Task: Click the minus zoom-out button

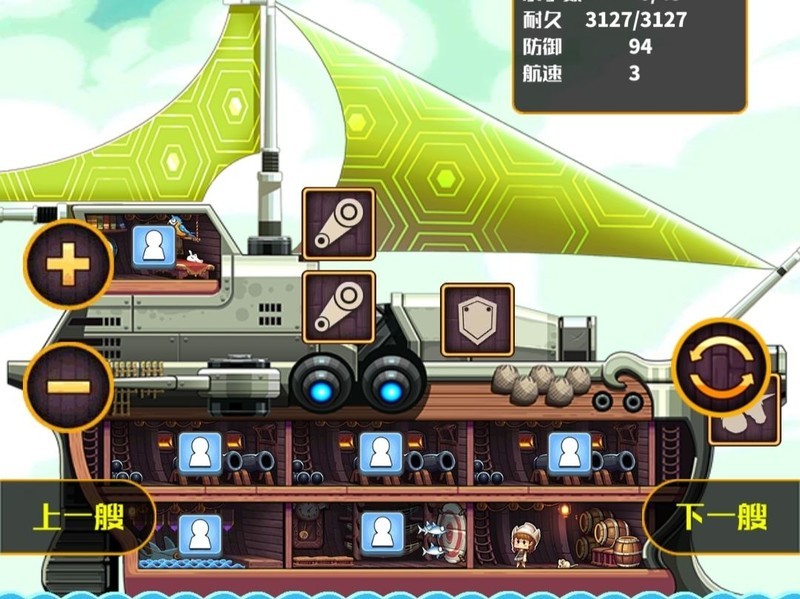Action: pyautogui.click(x=69, y=385)
